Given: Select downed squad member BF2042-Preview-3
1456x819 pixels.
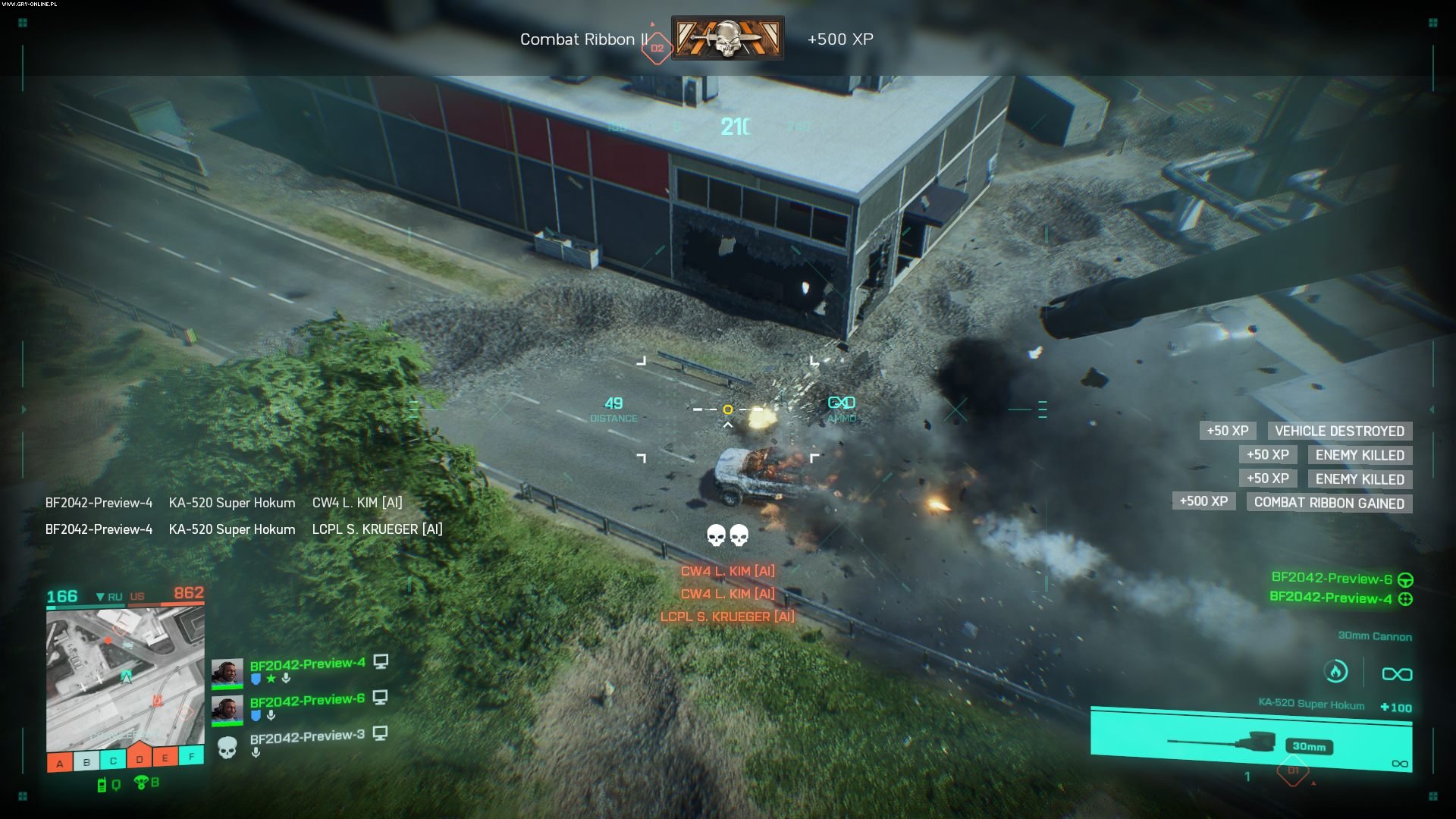Looking at the screenshot, I should [307, 736].
